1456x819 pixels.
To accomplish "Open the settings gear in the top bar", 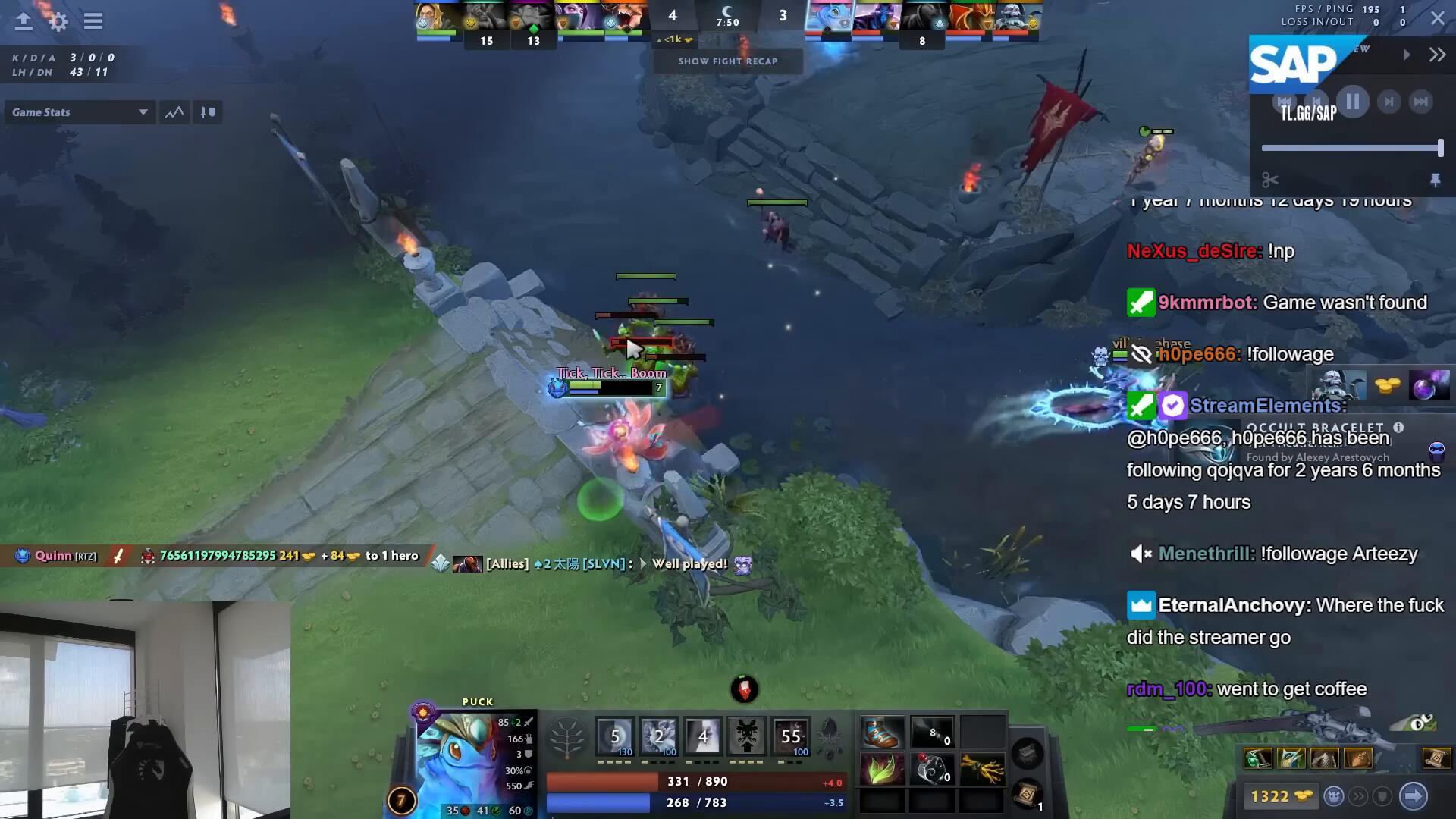I will point(58,21).
